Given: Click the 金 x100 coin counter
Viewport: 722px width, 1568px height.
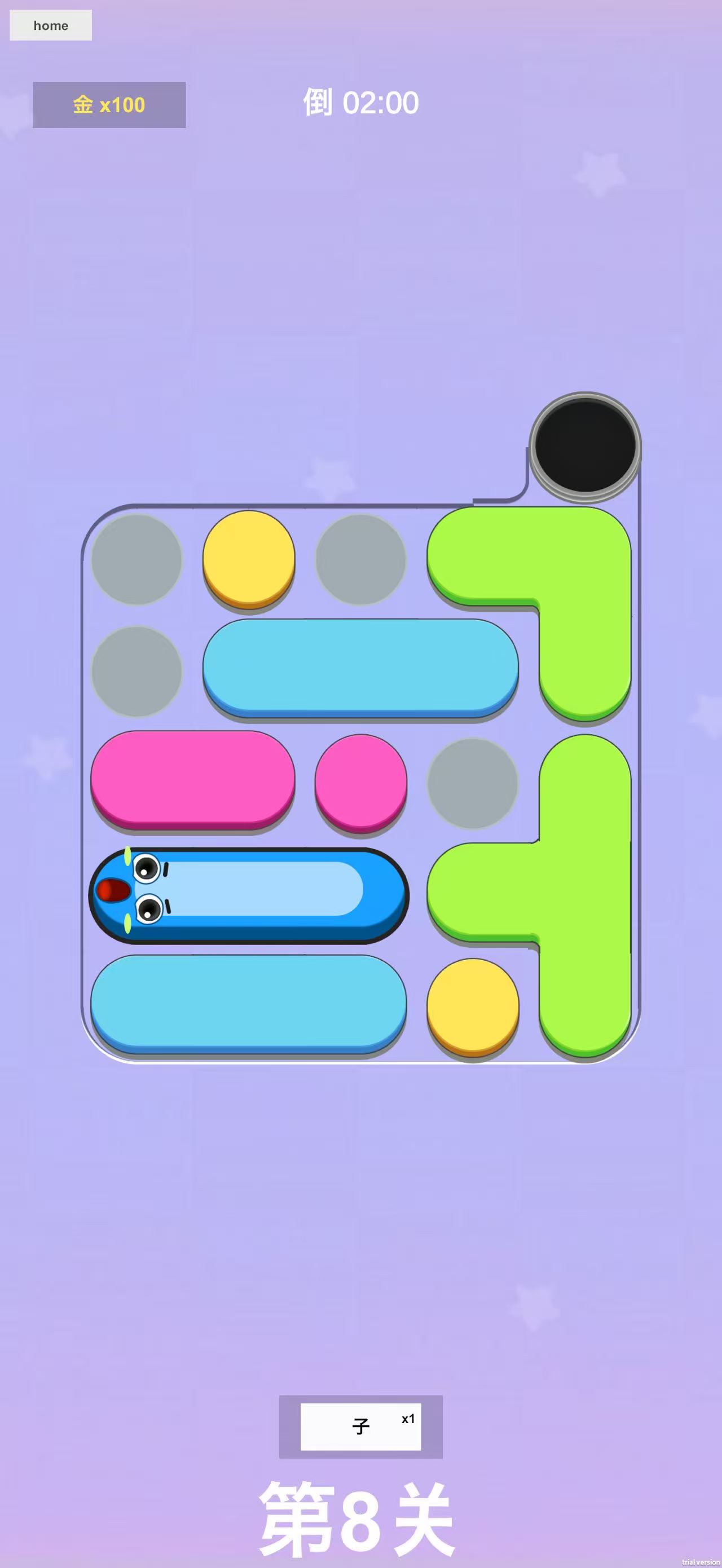Looking at the screenshot, I should [x=108, y=105].
